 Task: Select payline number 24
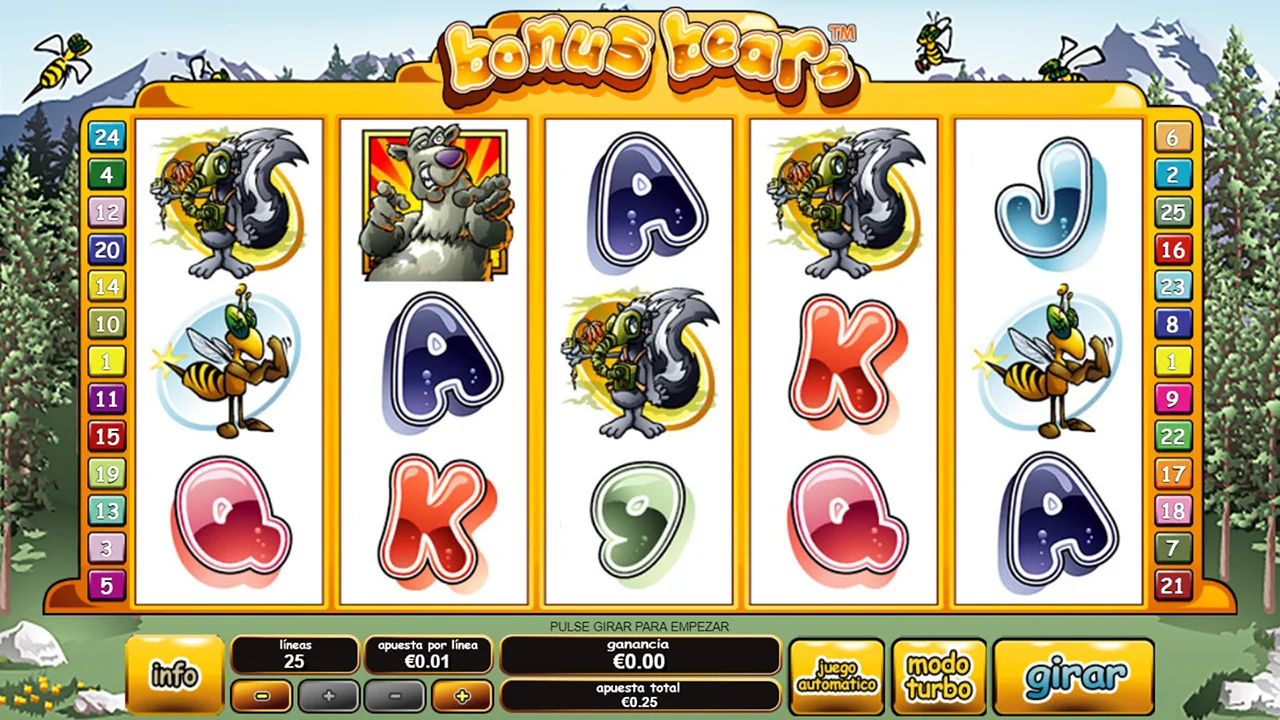point(107,137)
